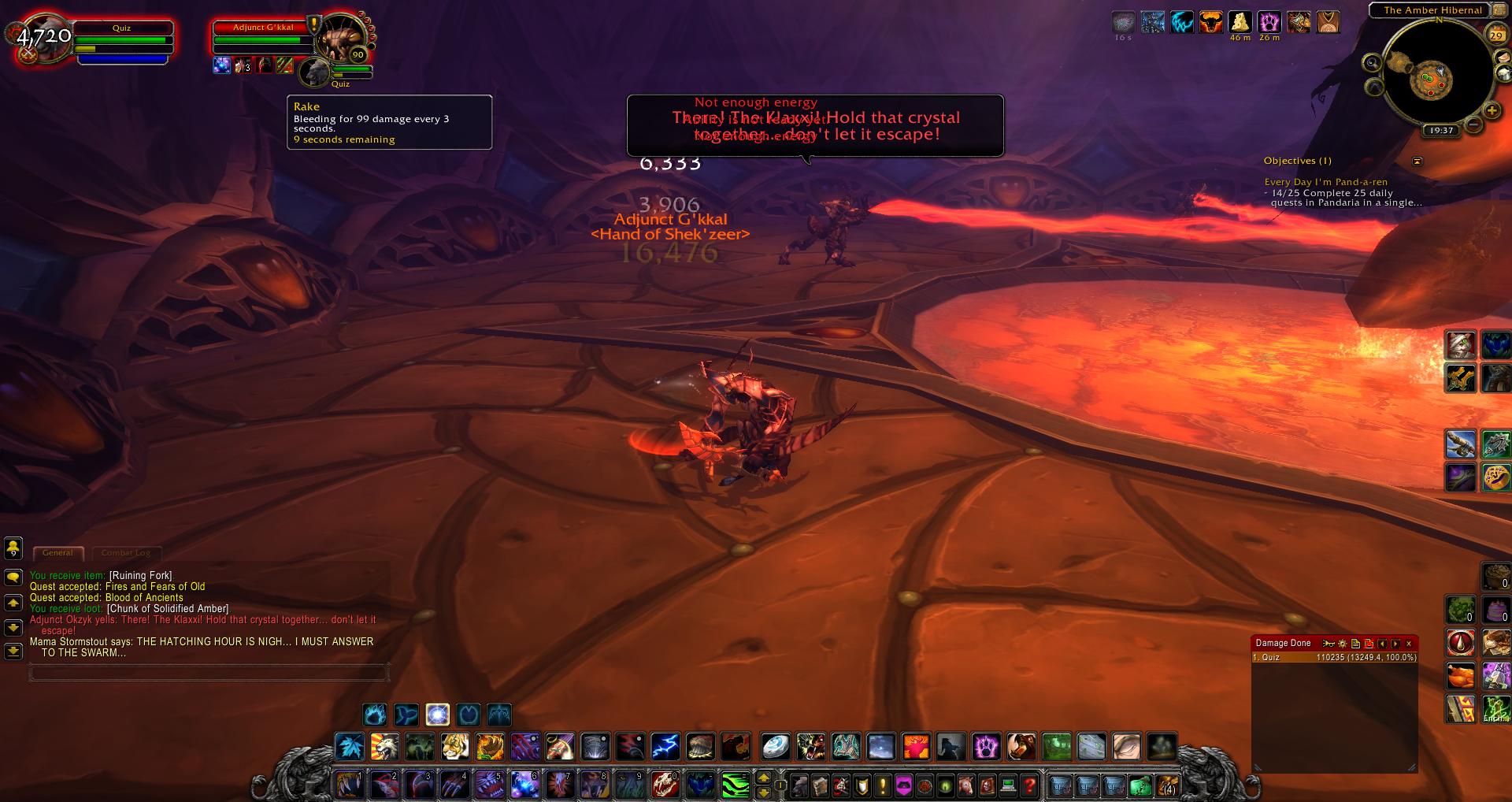Open The Amber Hibernal world map button
The image size is (1512, 802).
click(x=1432, y=10)
